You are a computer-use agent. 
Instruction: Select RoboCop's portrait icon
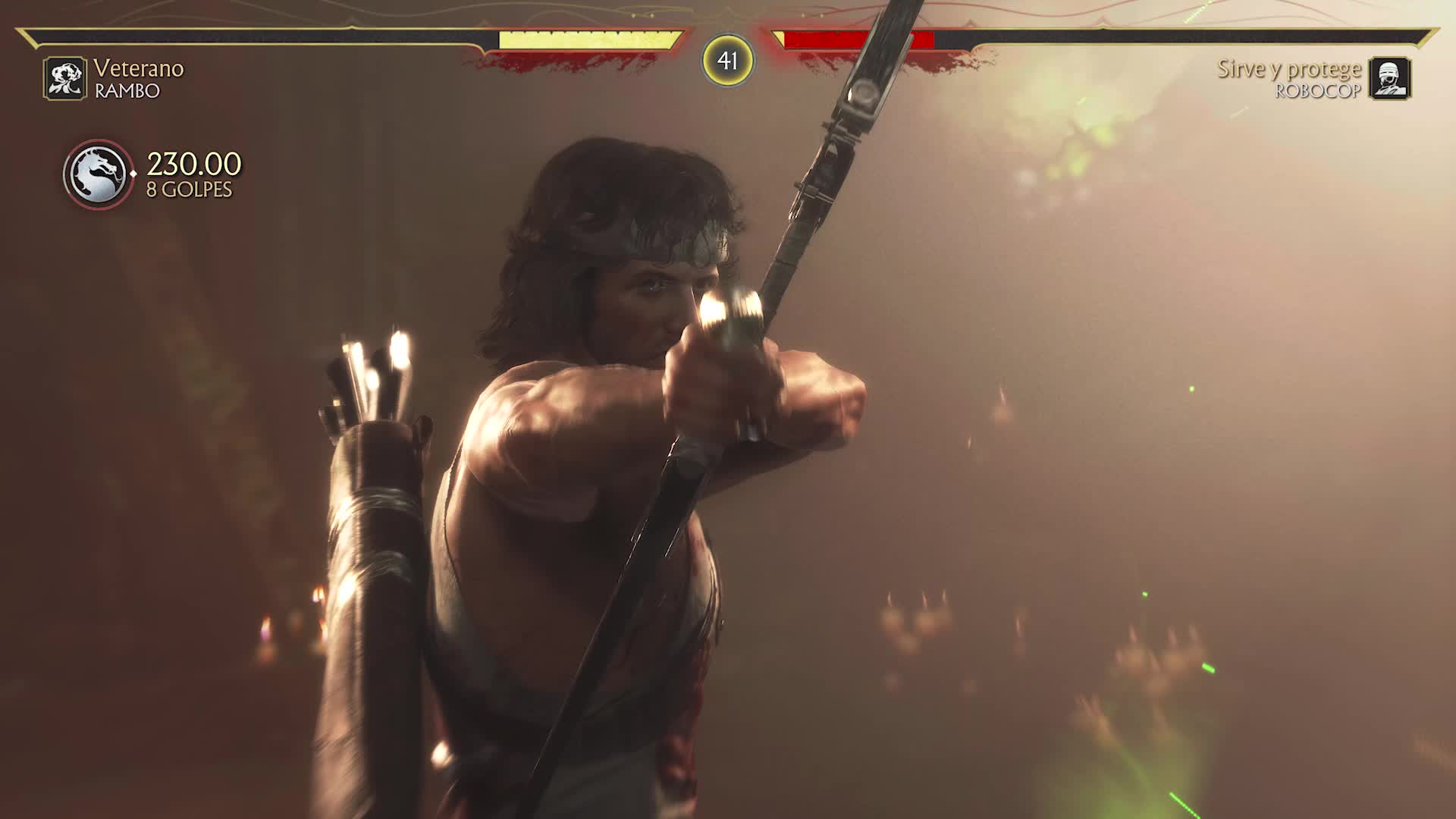[x=1389, y=79]
